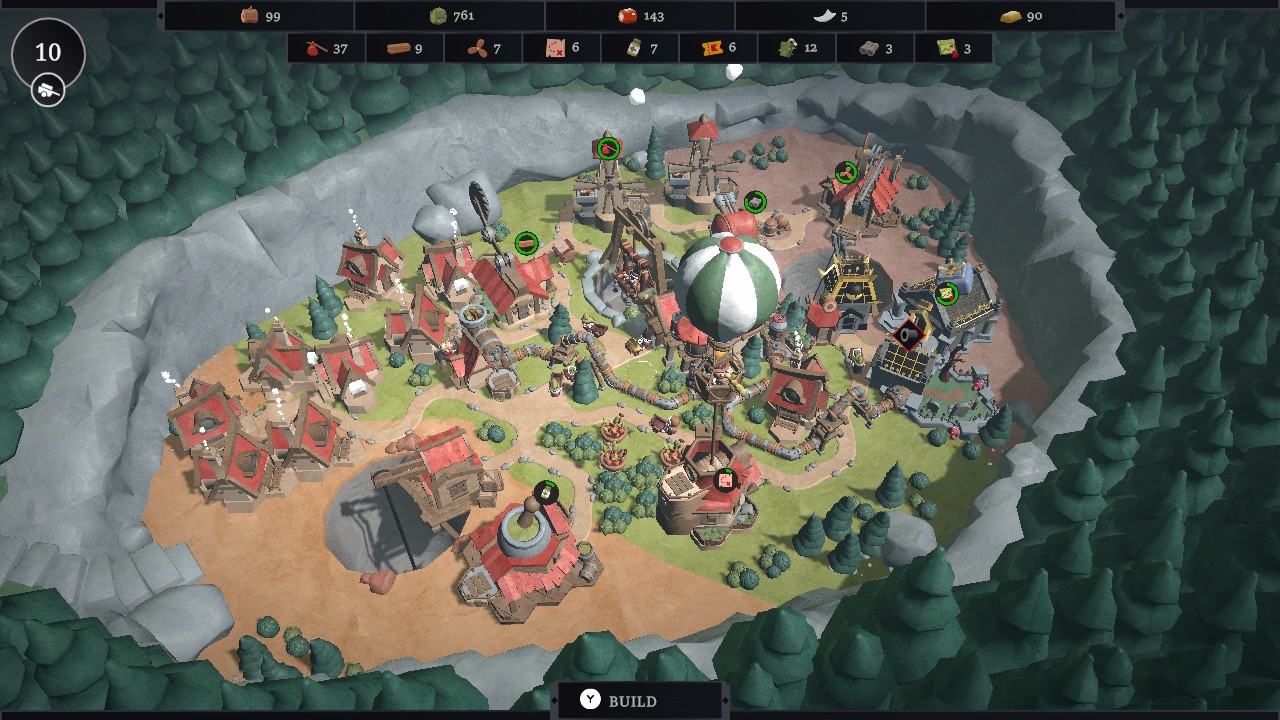Screen dimensions: 1280x720
Task: Click the propeller production marker
Action: pos(846,173)
